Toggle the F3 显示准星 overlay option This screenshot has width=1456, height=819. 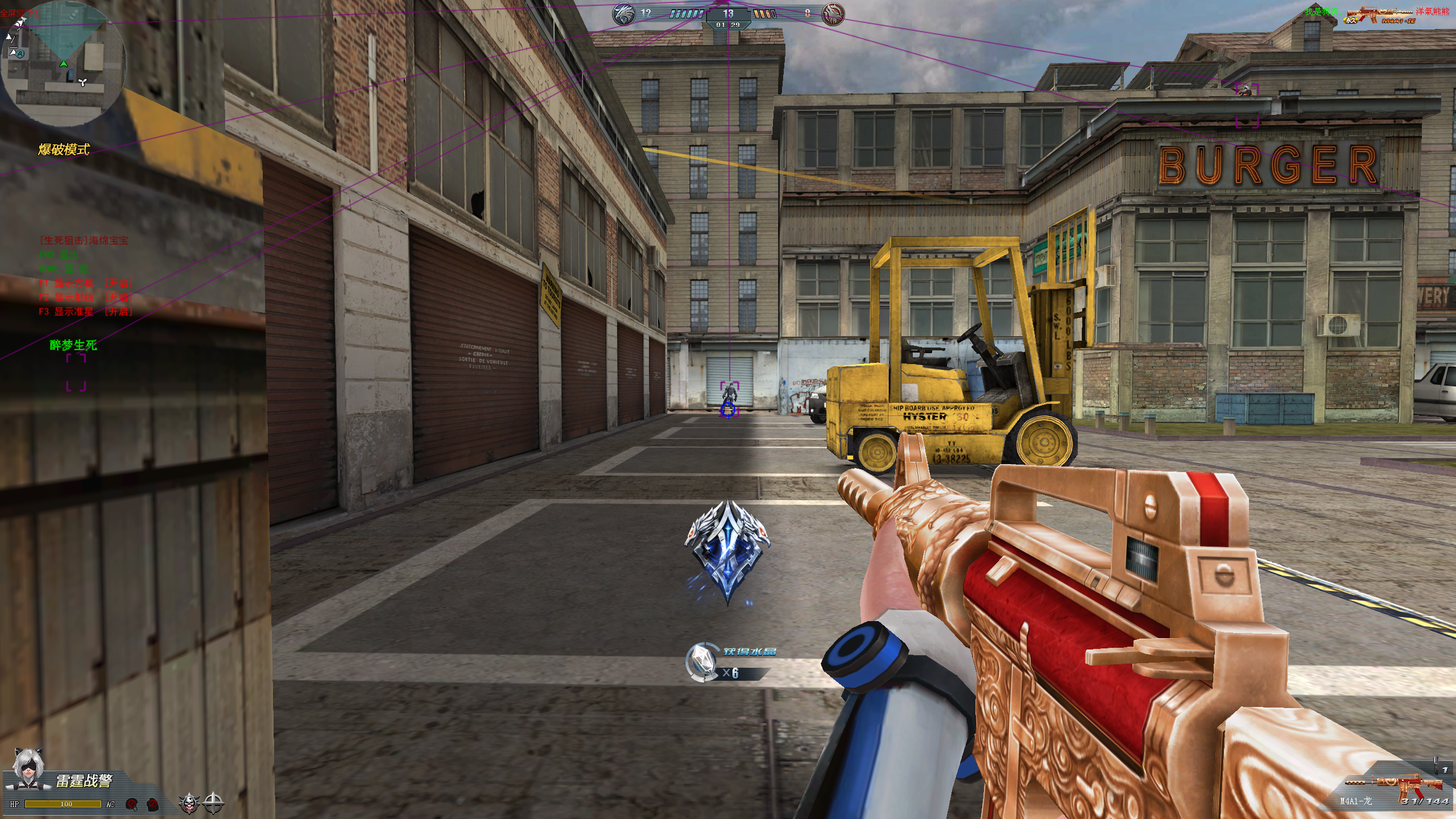85,311
